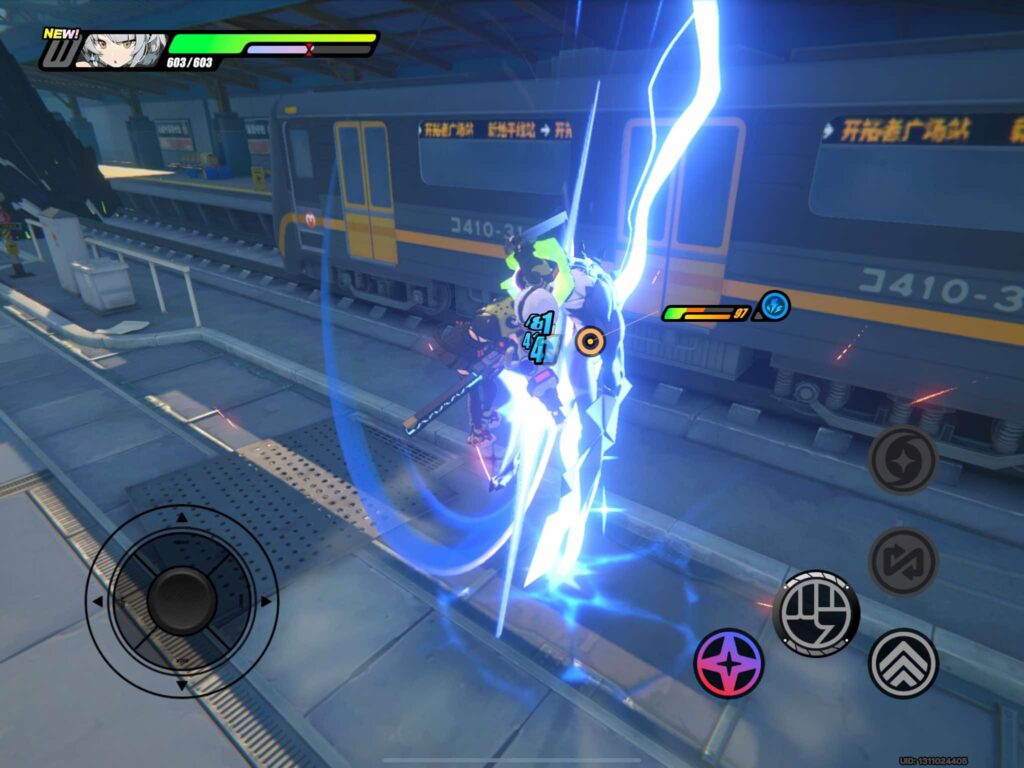This screenshot has height=768, width=1024.
Task: Click the virtual joystick center knob
Action: click(x=182, y=600)
